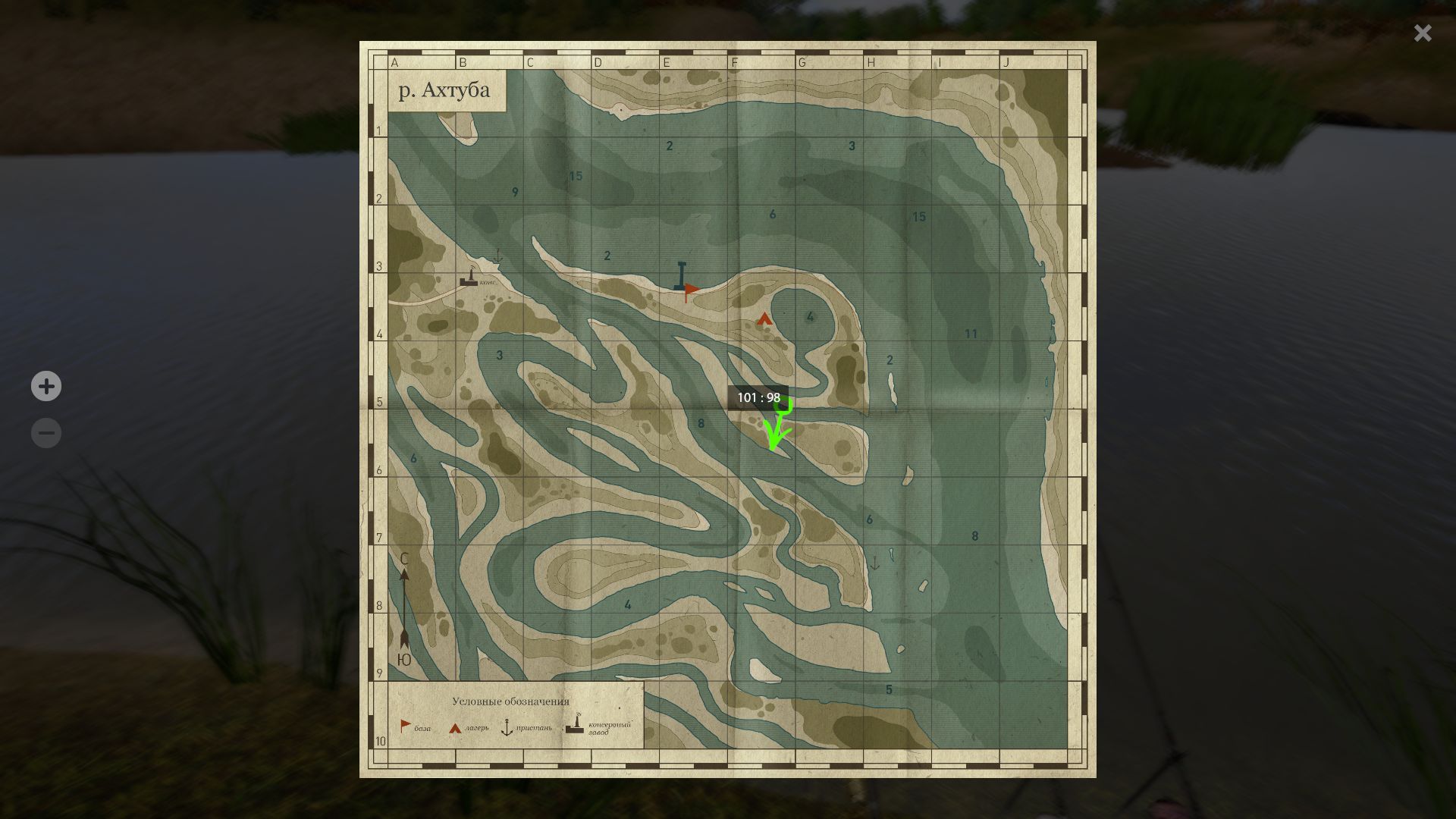This screenshot has width=1456, height=819.
Task: Click the anchor marker in grid H7
Action: 876,562
